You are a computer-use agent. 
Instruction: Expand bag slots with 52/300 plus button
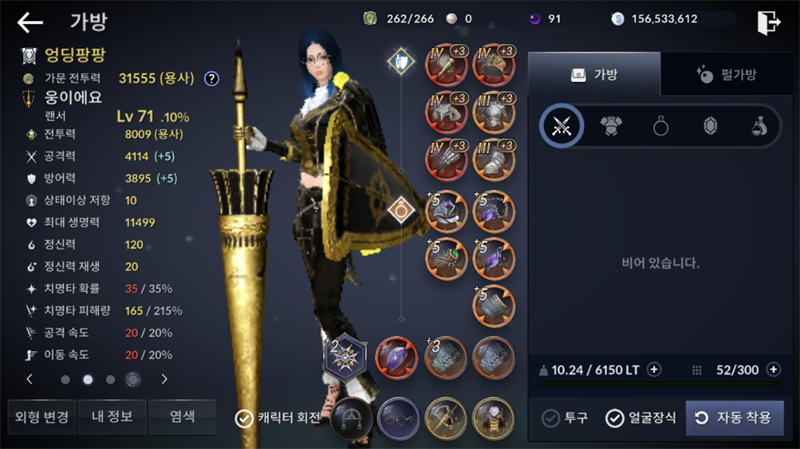pyautogui.click(x=773, y=369)
